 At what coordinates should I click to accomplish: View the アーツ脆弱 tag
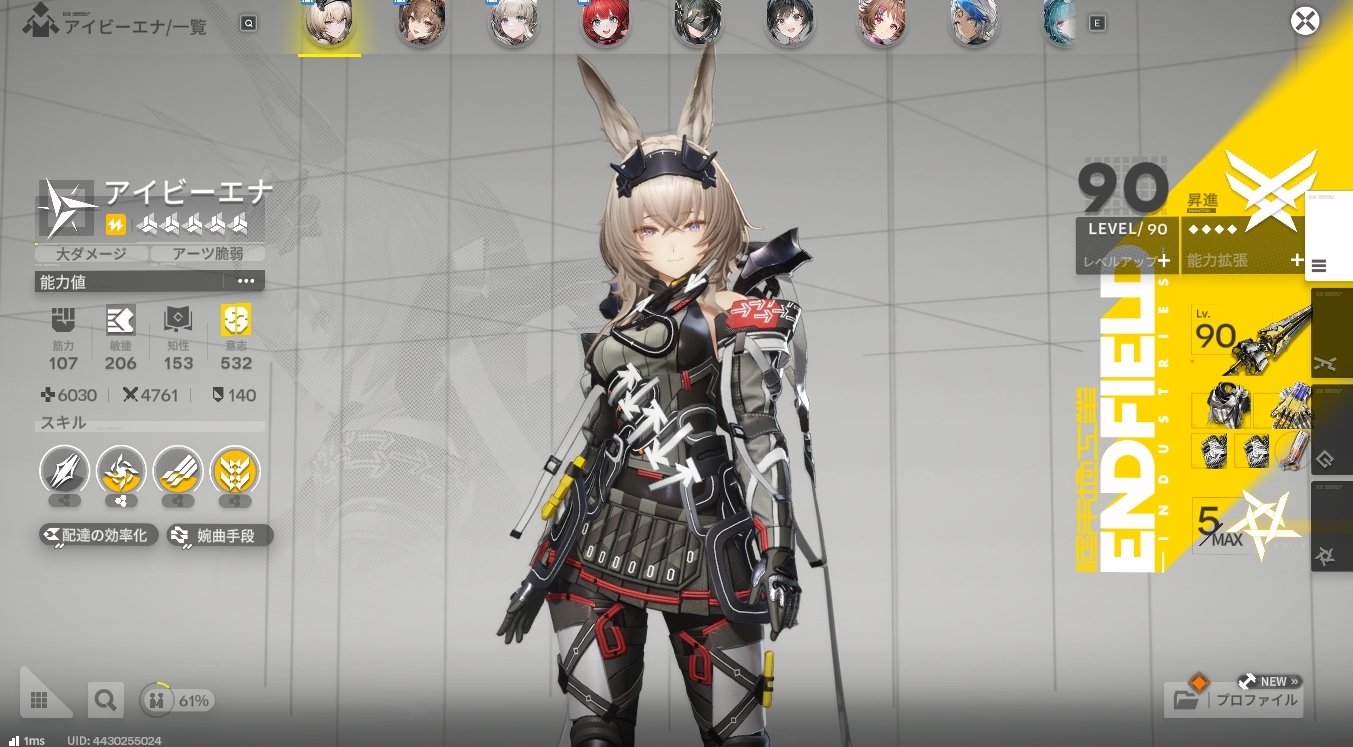(x=207, y=254)
